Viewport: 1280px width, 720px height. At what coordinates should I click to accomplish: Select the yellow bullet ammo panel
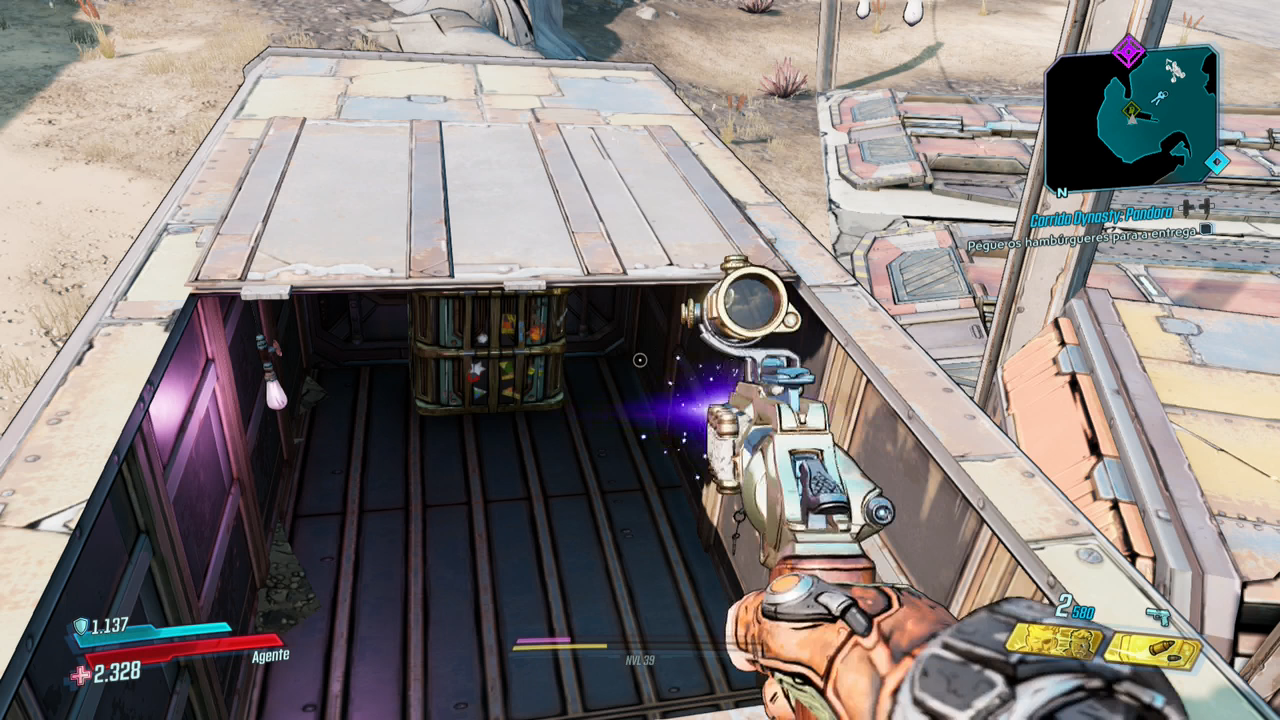[x=1152, y=649]
